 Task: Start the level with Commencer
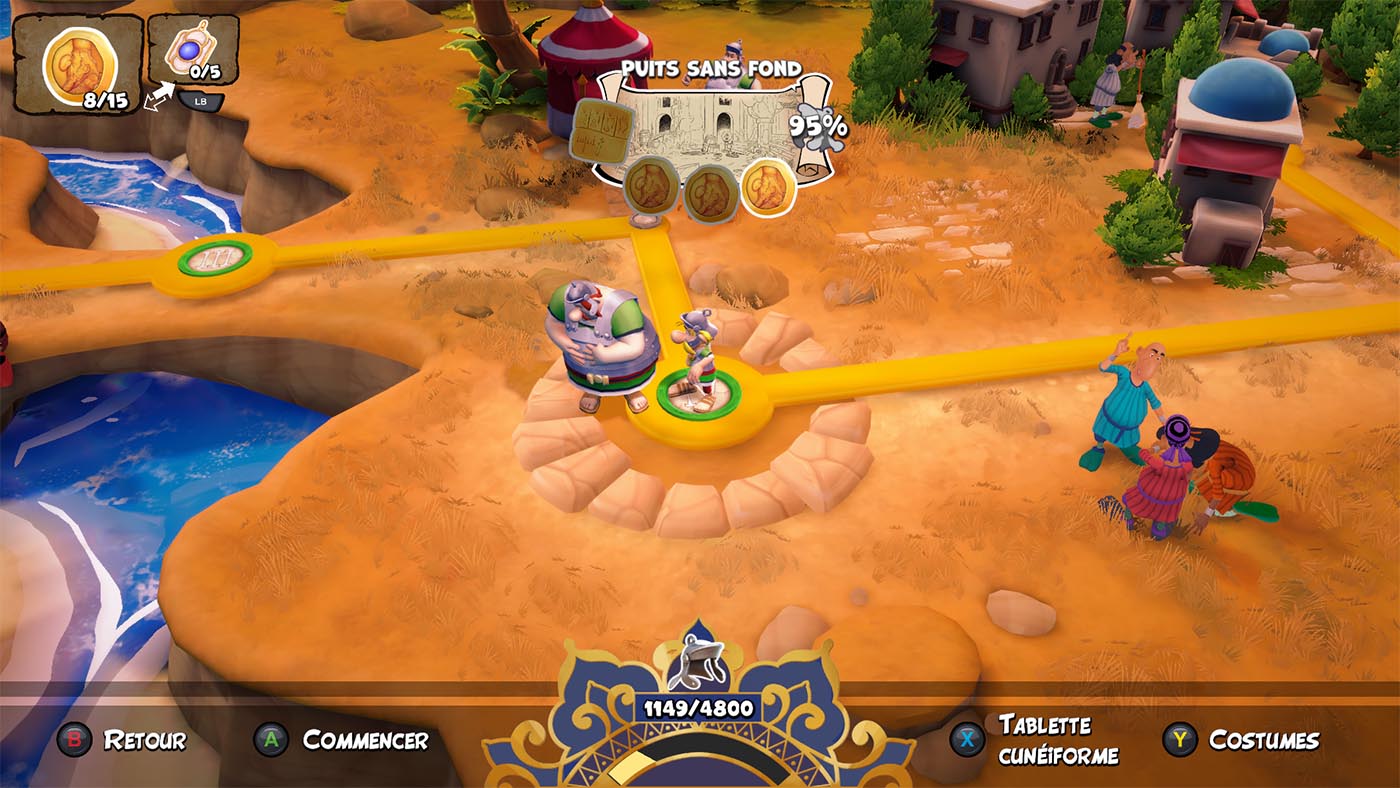coord(365,740)
